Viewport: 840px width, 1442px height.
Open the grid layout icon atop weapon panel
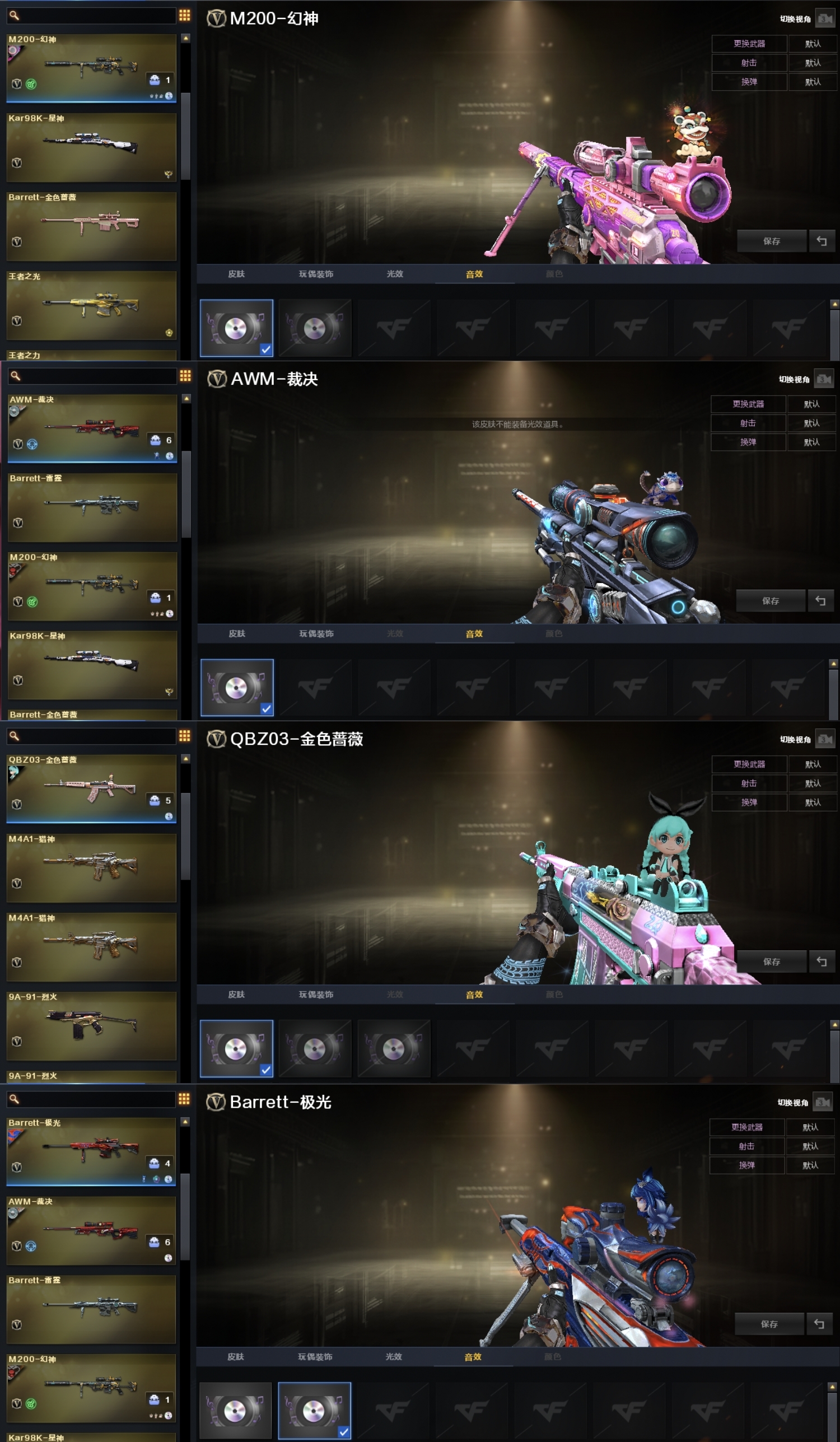click(184, 16)
